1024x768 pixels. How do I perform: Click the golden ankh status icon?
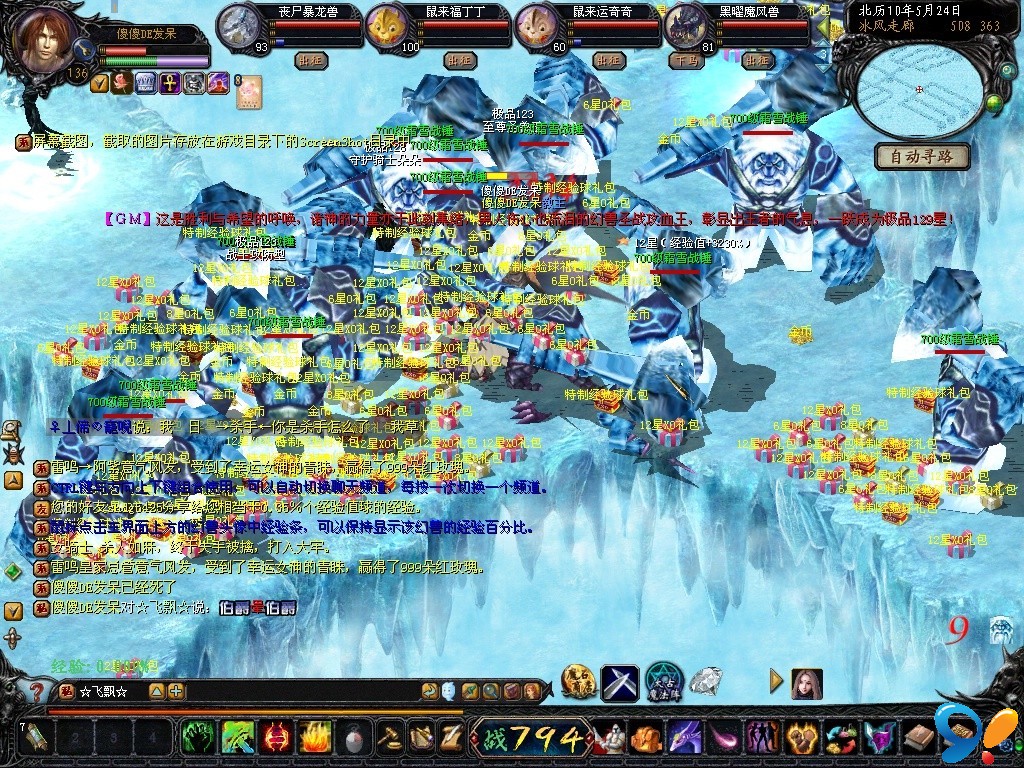tap(169, 83)
